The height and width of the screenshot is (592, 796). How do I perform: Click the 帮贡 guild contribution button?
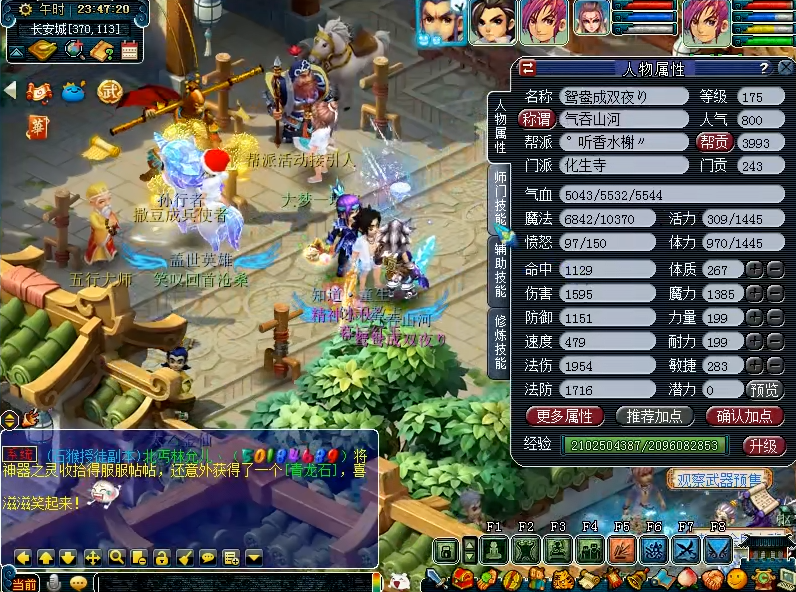pyautogui.click(x=714, y=142)
